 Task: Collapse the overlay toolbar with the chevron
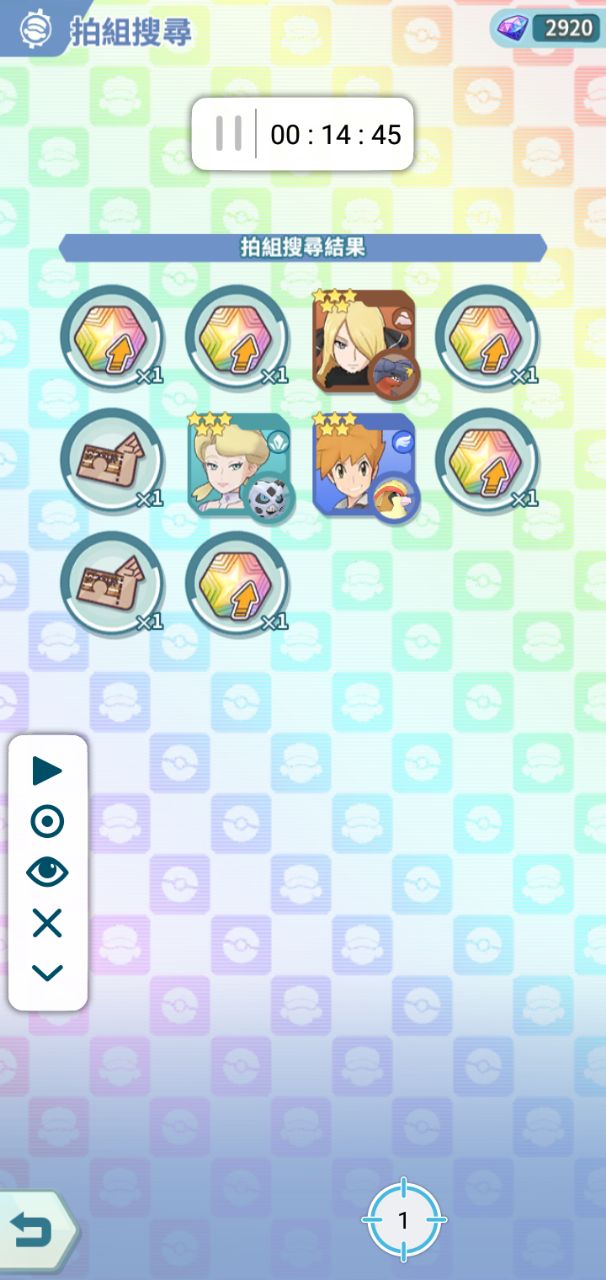click(x=47, y=972)
